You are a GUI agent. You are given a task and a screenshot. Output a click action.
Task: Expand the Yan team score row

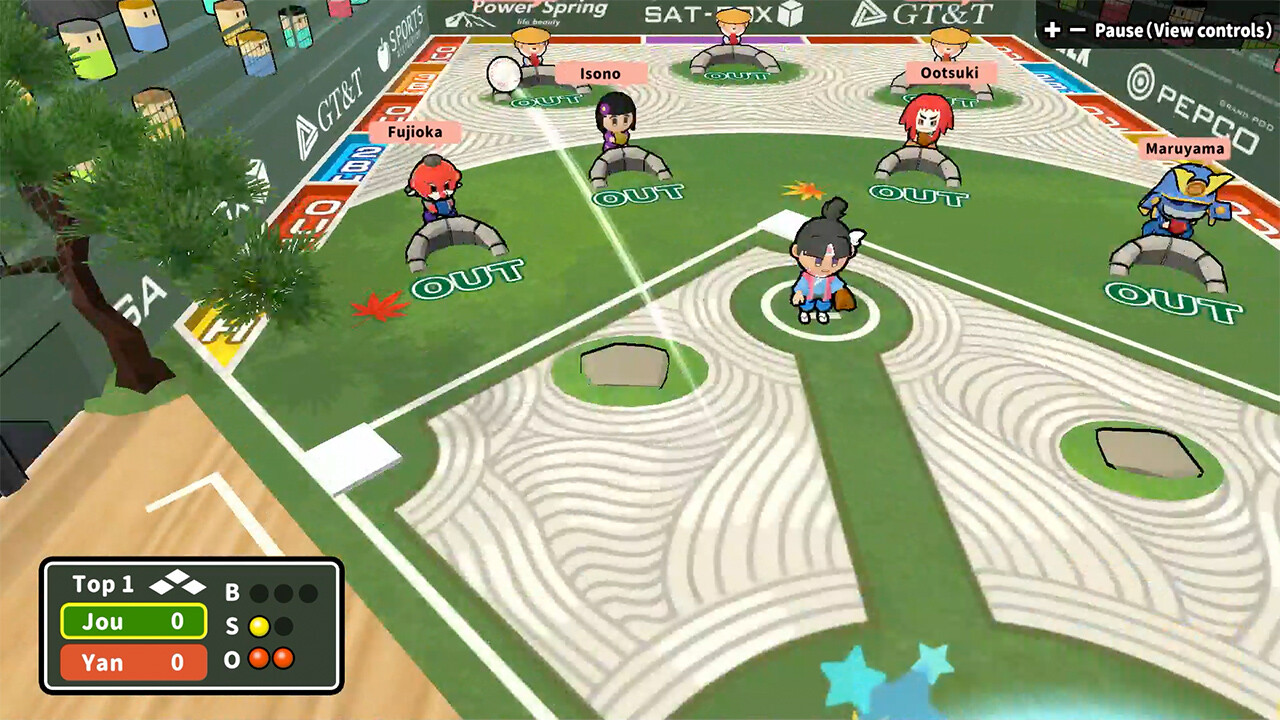132,662
